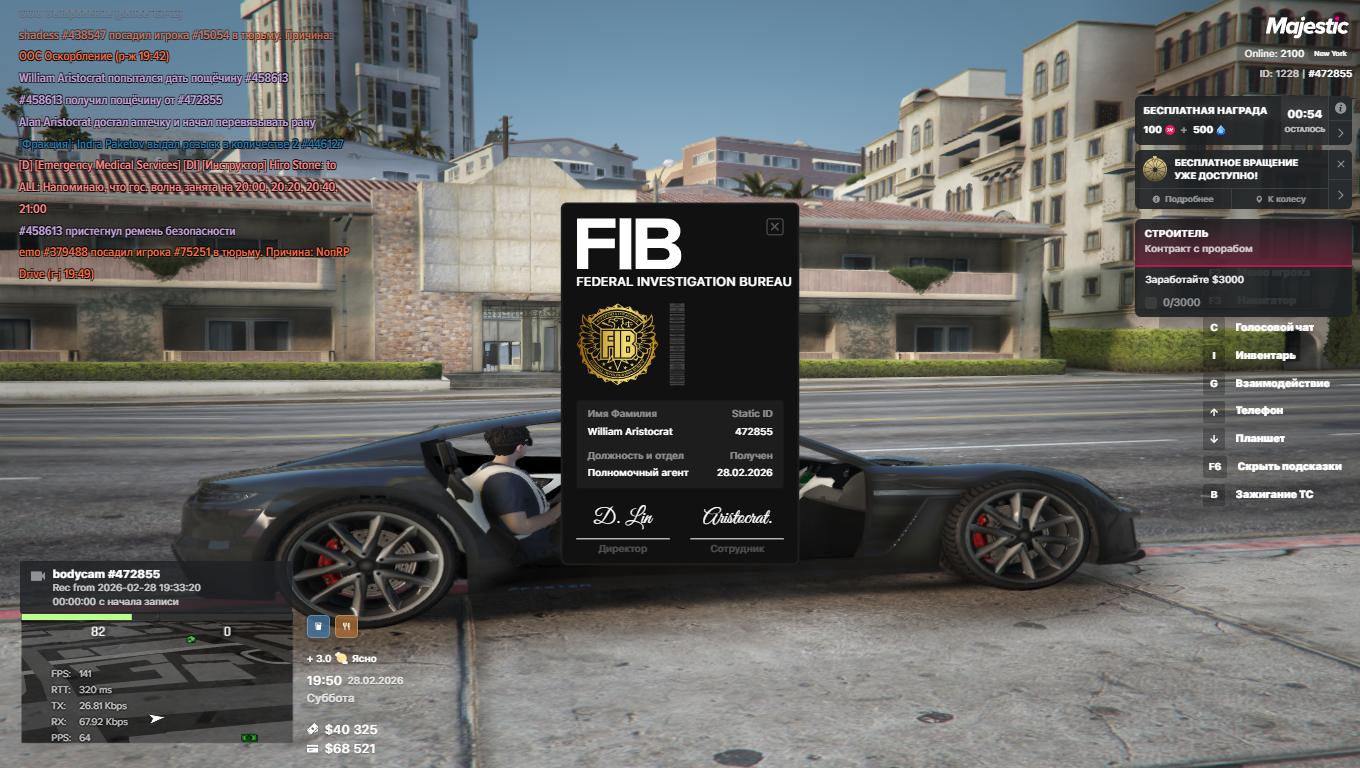
Task: Click the golden wheel icon
Action: coord(1156,168)
